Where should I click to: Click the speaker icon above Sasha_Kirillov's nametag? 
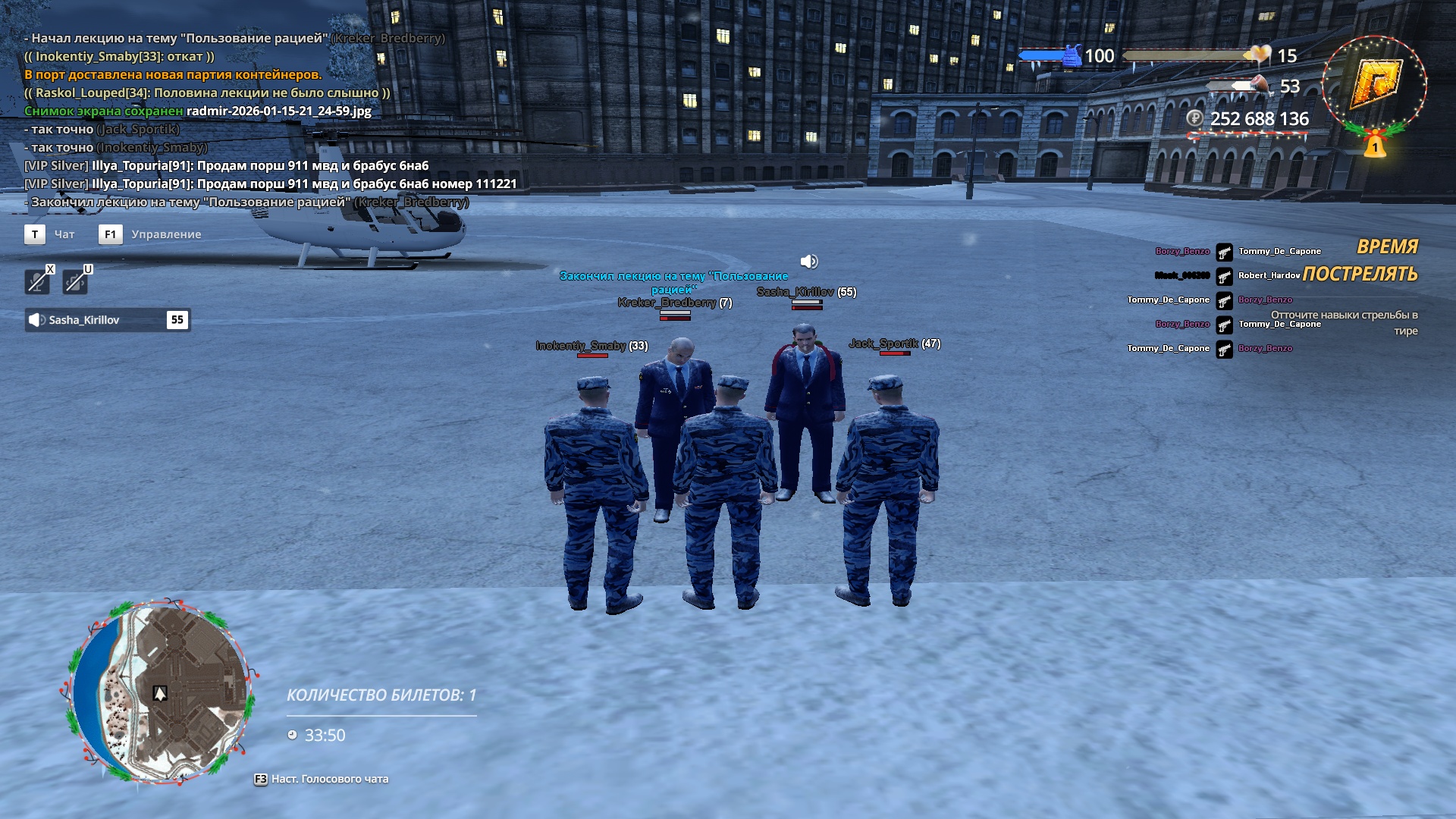click(809, 262)
